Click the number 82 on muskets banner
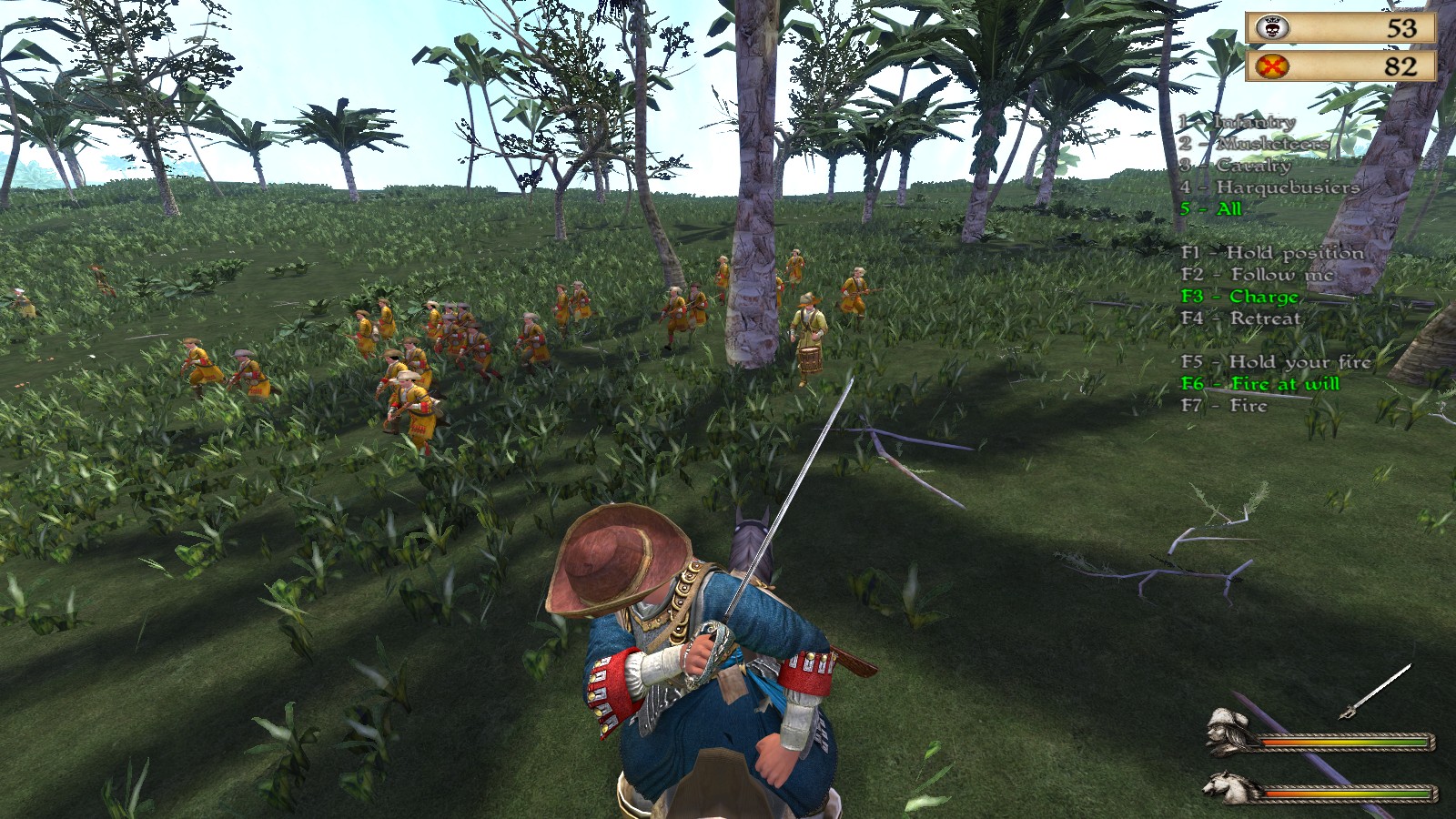This screenshot has width=1456, height=819. point(1402,65)
